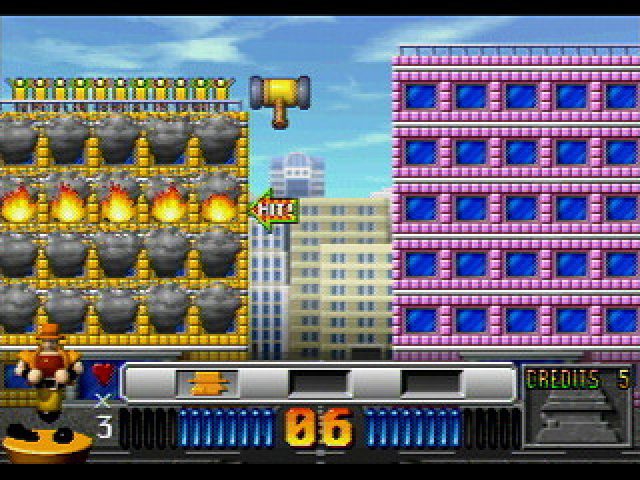The width and height of the screenshot is (640, 480).
Task: Select the orange item in the first slot
Action: point(208,383)
